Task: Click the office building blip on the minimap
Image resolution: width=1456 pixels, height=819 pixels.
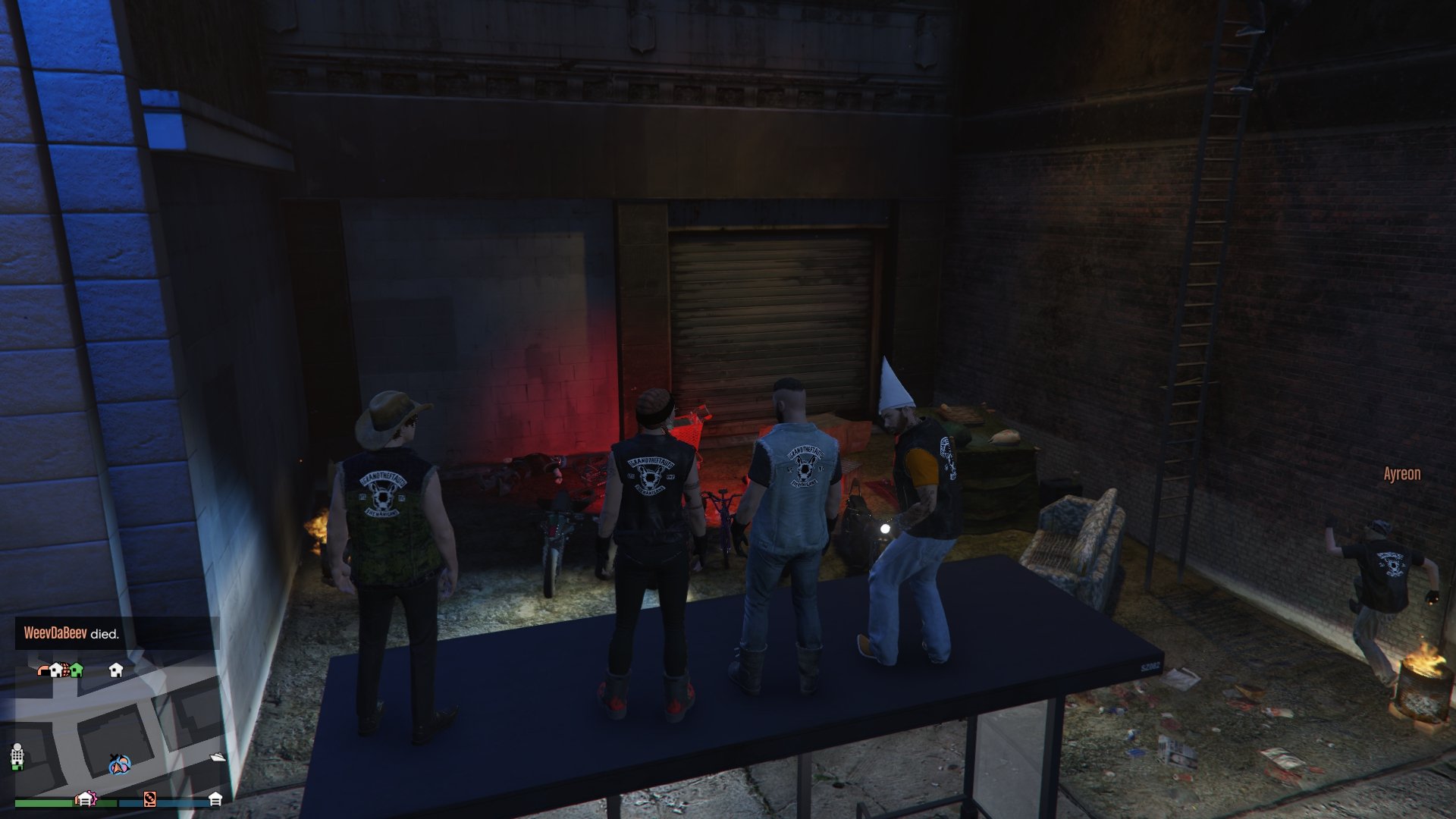Action: [x=17, y=755]
